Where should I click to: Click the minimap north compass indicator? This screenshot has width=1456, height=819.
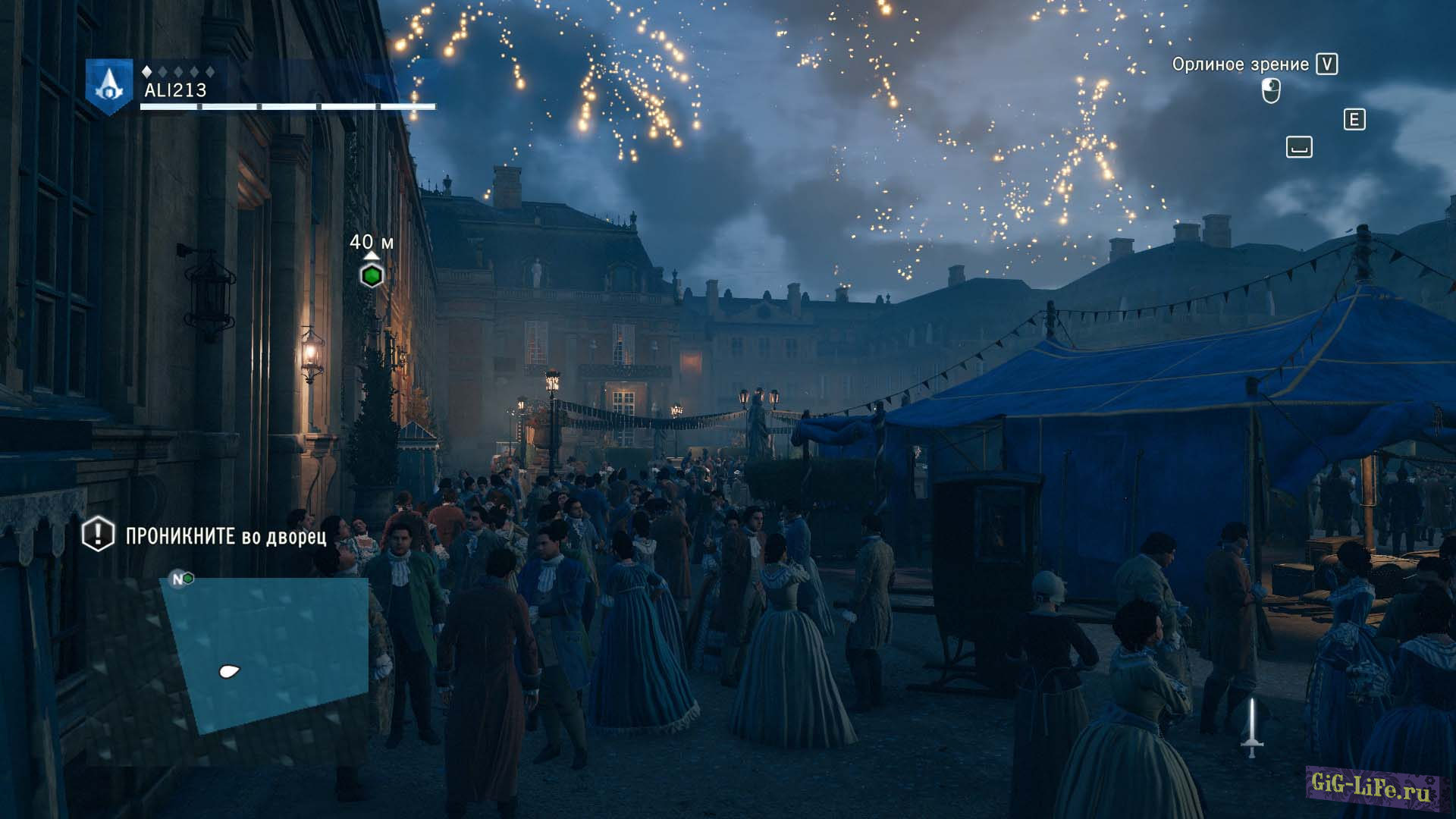(x=177, y=579)
